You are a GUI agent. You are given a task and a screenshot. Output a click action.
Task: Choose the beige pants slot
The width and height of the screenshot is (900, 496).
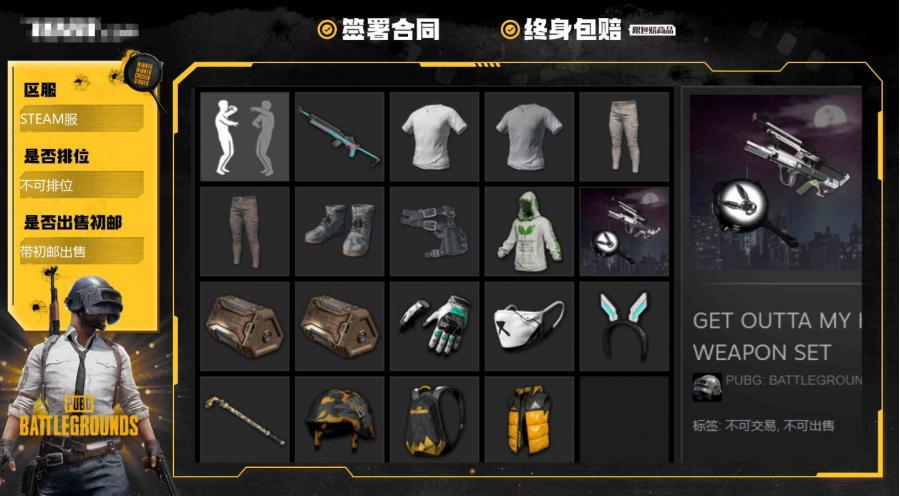[x=624, y=137]
